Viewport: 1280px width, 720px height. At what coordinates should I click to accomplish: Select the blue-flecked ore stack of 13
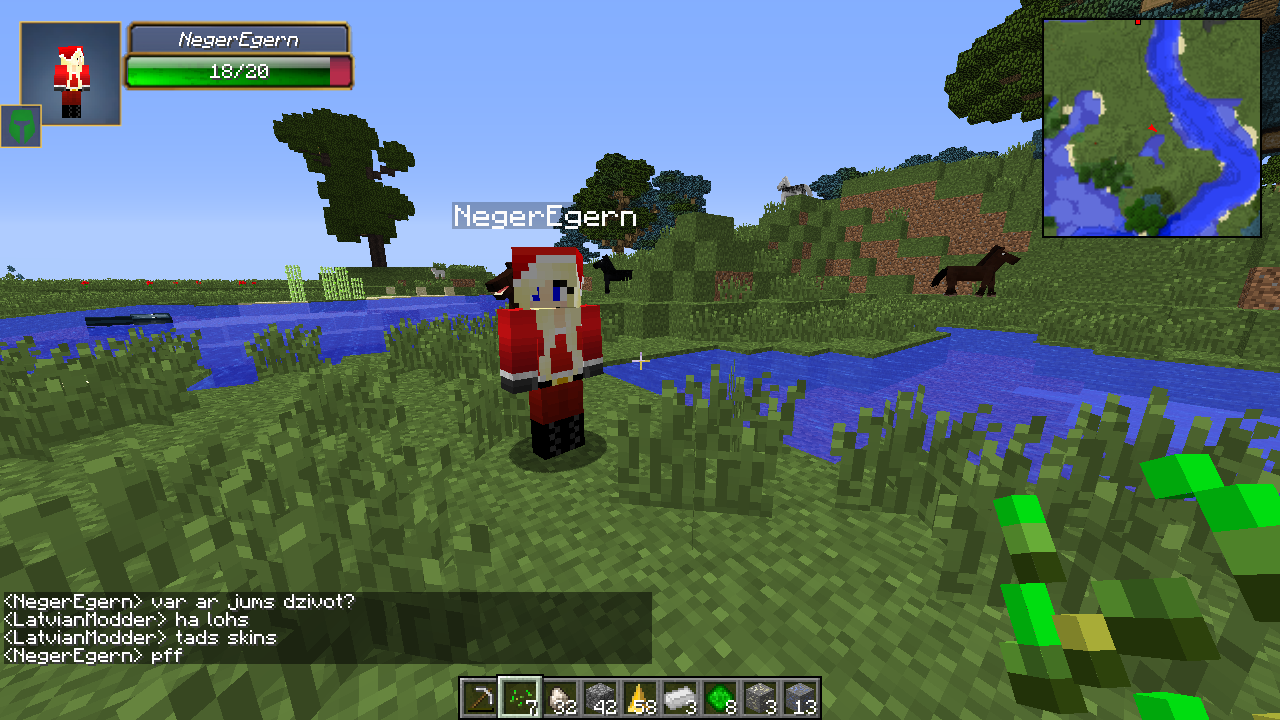coord(800,697)
